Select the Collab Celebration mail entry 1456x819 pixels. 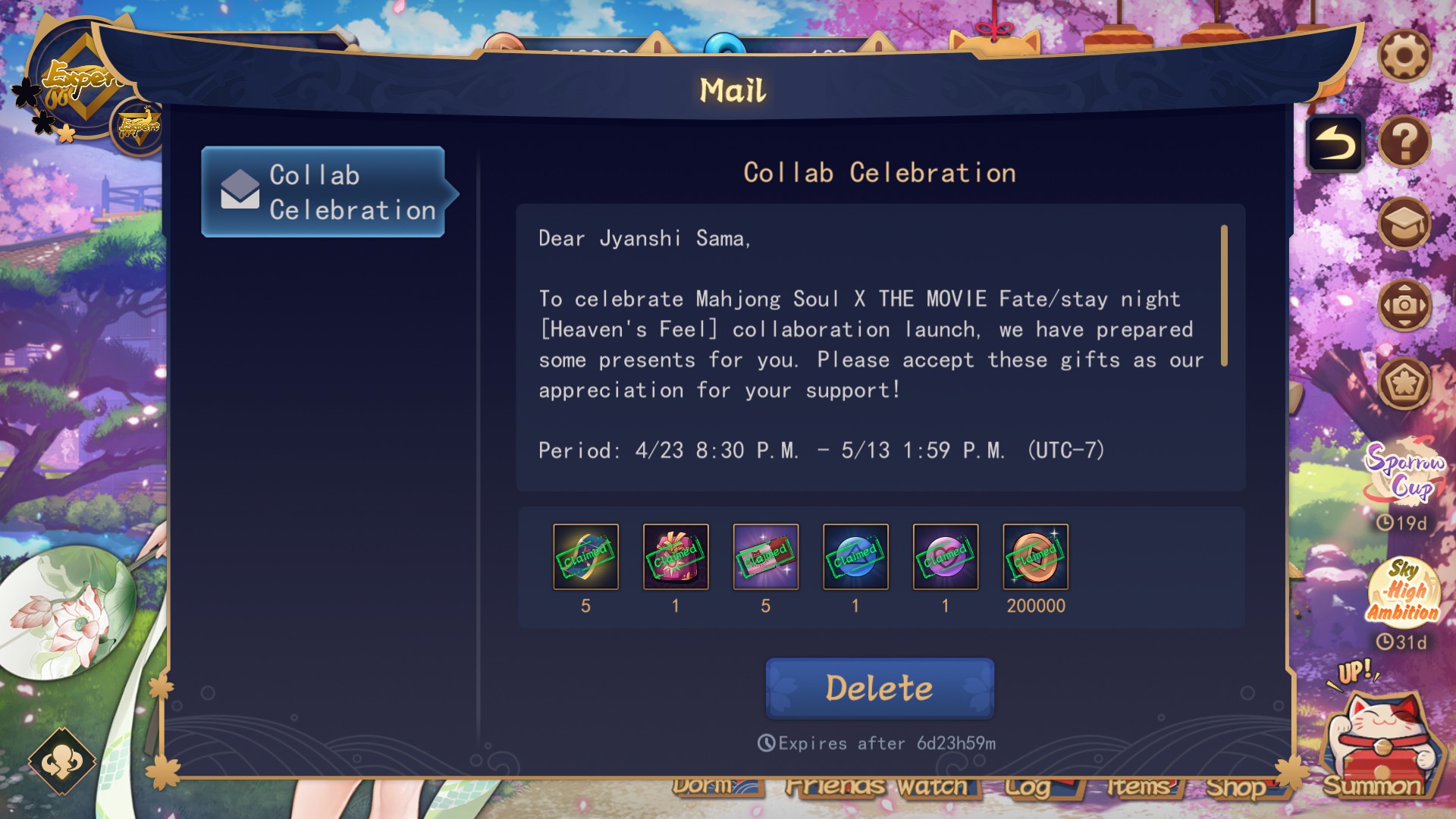(x=324, y=192)
